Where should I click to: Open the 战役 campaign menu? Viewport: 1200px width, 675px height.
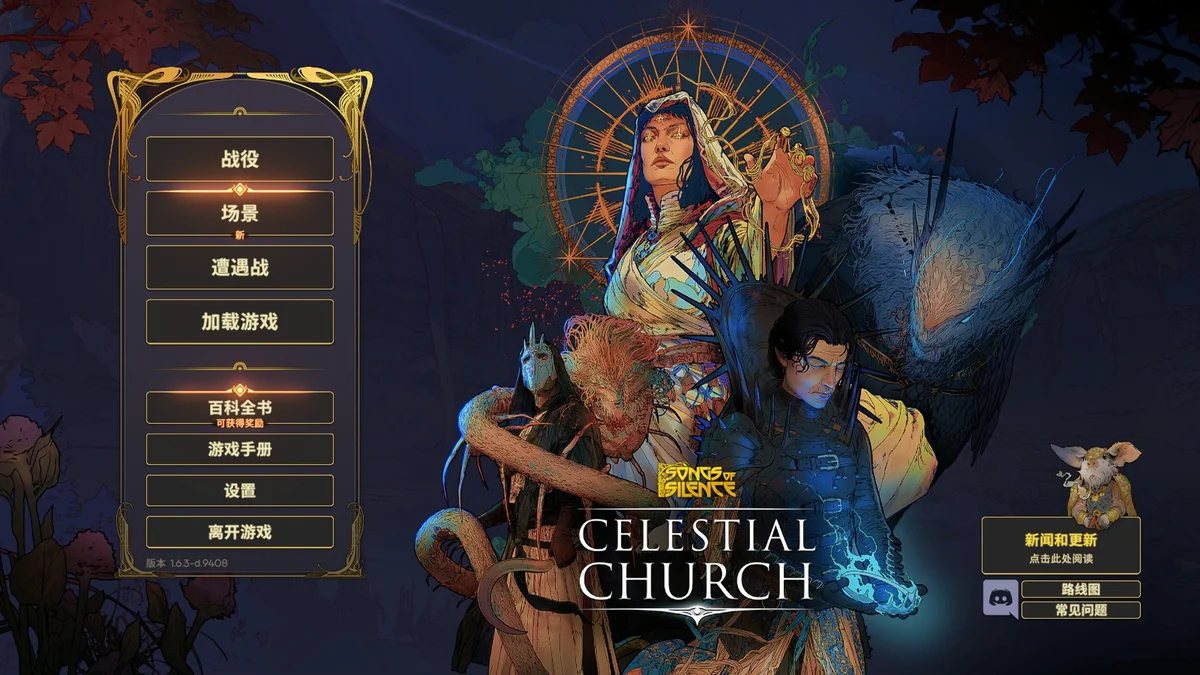pos(240,159)
